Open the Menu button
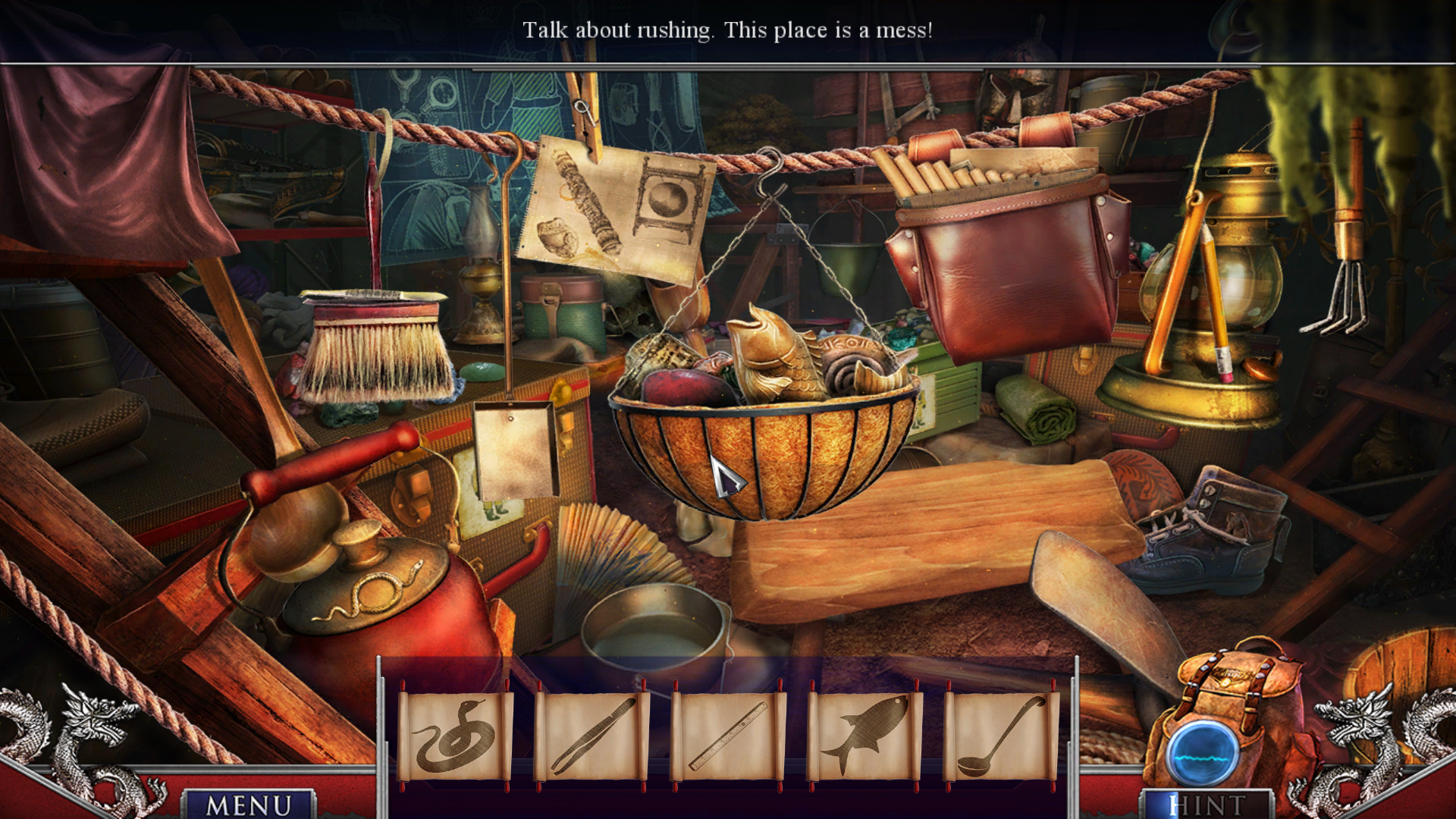 249,804
